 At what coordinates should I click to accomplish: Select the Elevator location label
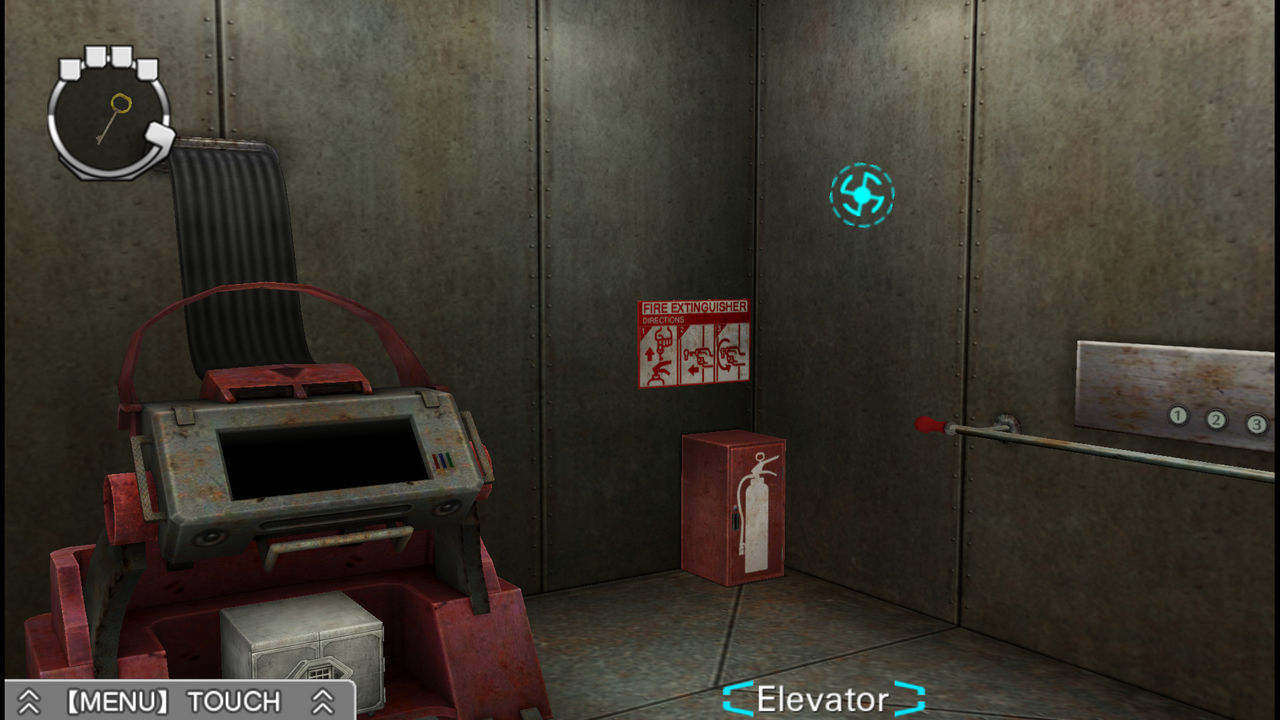[820, 698]
